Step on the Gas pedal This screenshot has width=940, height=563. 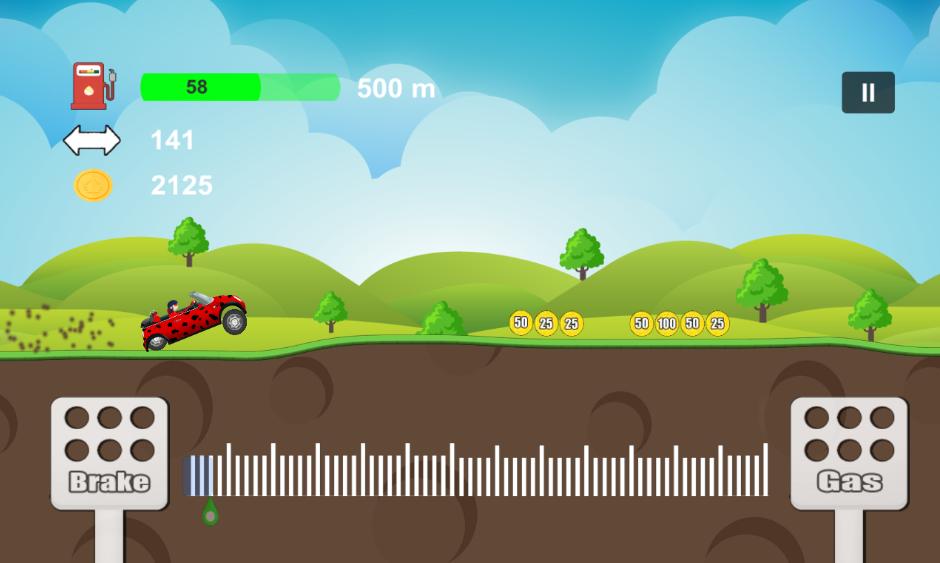coord(849,454)
